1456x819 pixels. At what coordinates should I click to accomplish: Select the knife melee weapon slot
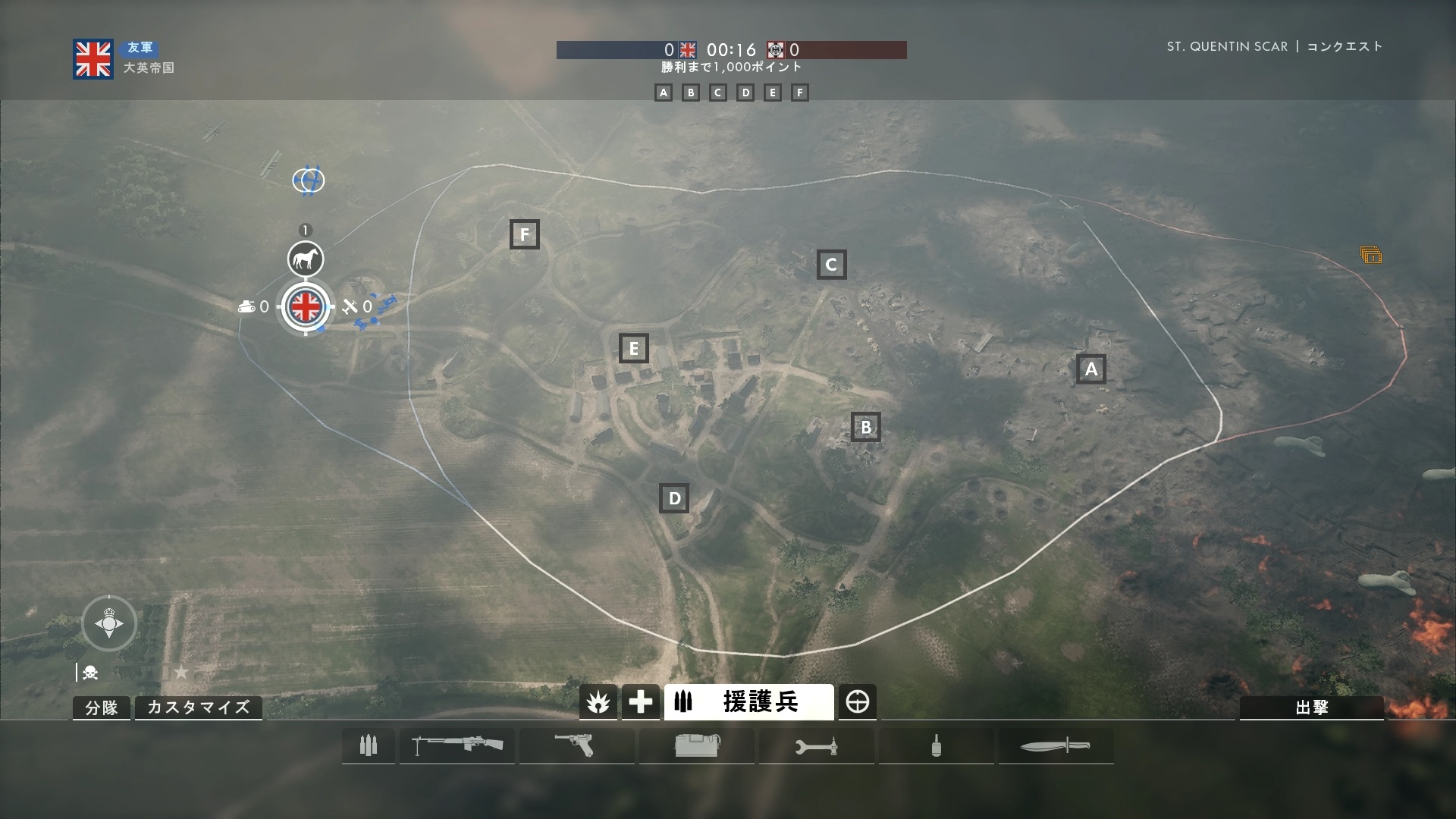pos(1056,746)
